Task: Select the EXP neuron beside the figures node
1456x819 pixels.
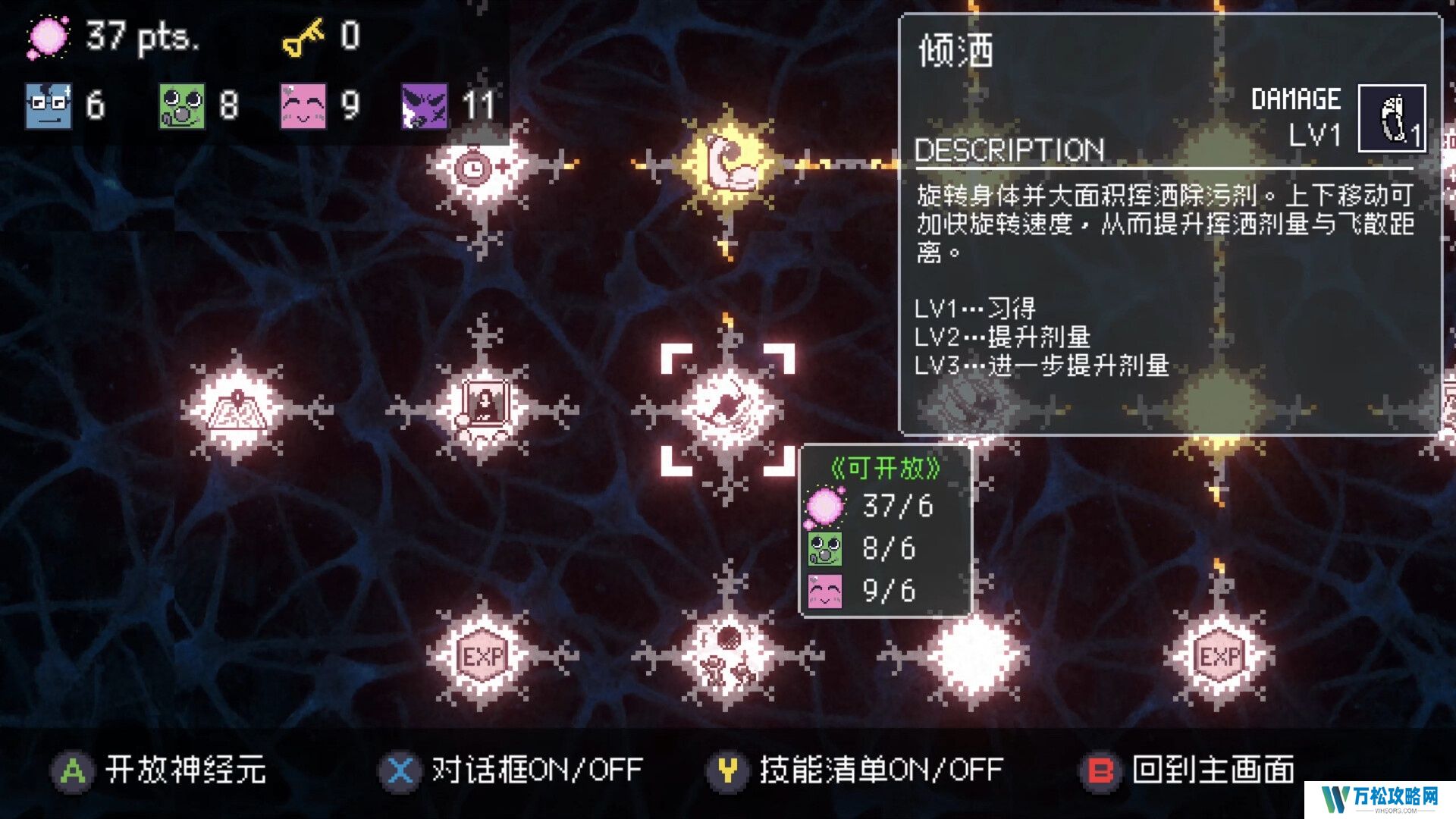Action: pos(482,654)
